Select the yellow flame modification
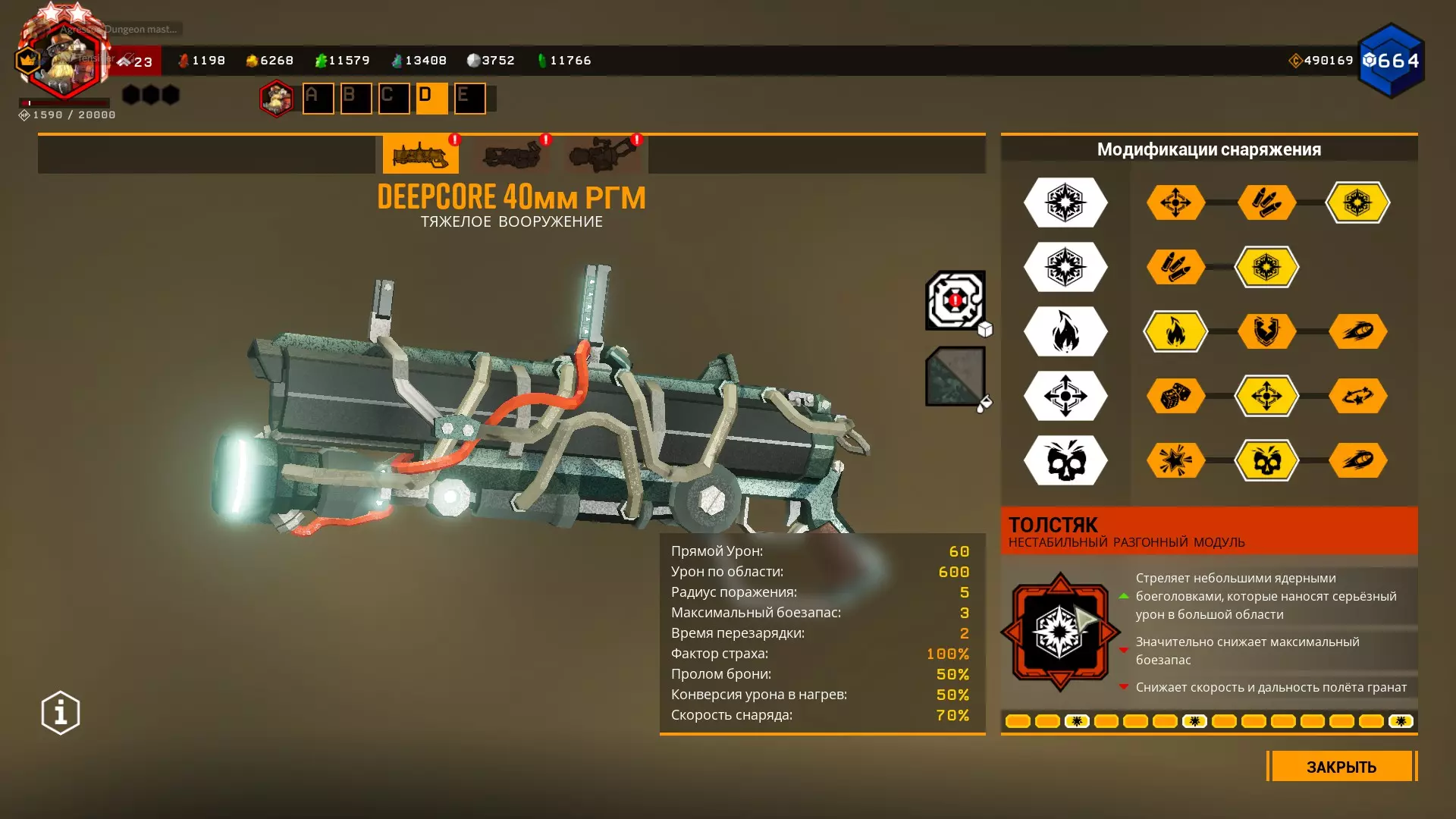 pyautogui.click(x=1175, y=331)
